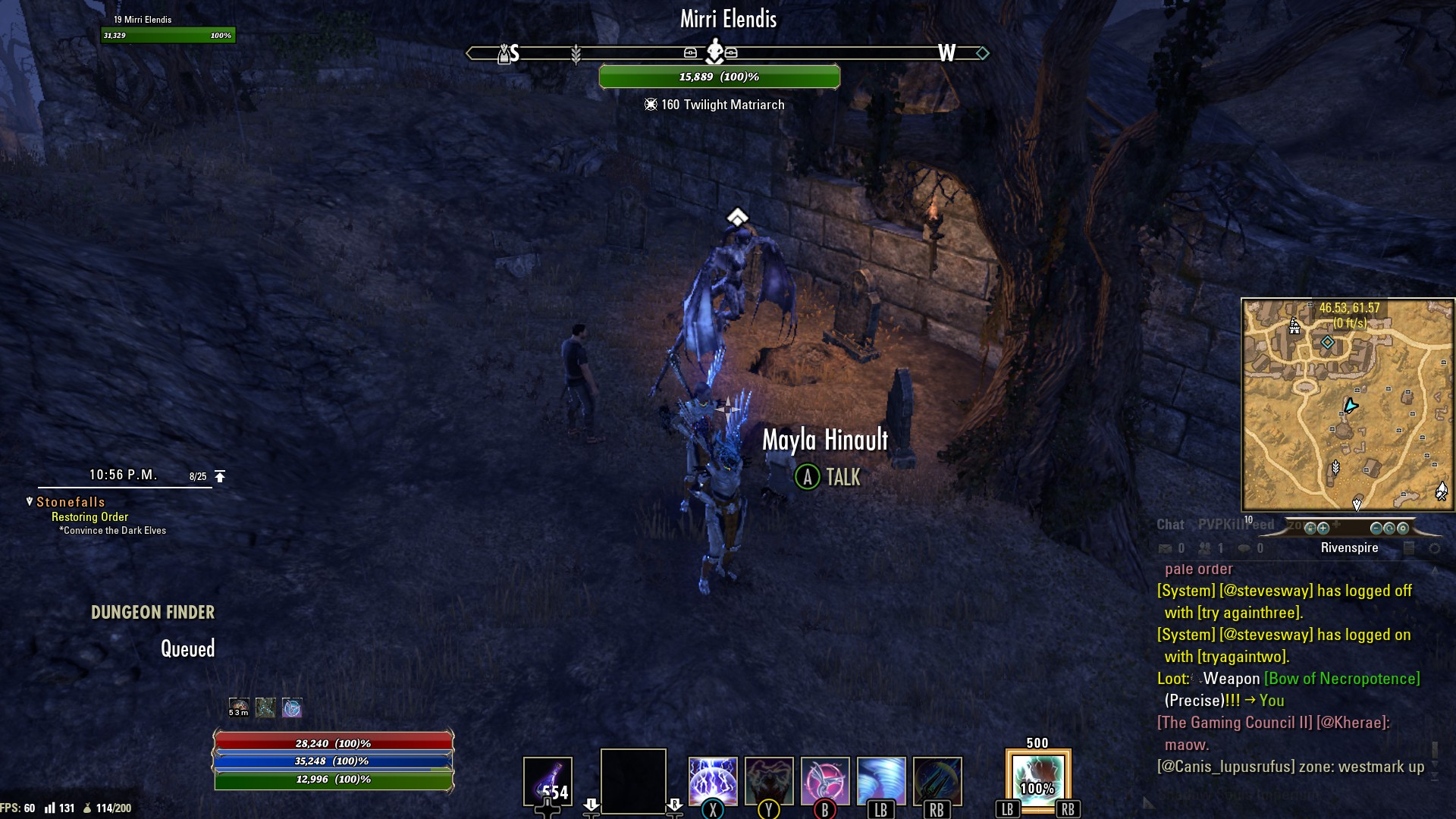The width and height of the screenshot is (1456, 819).
Task: Click the Bow of Necropotence loot link
Action: 1341,679
